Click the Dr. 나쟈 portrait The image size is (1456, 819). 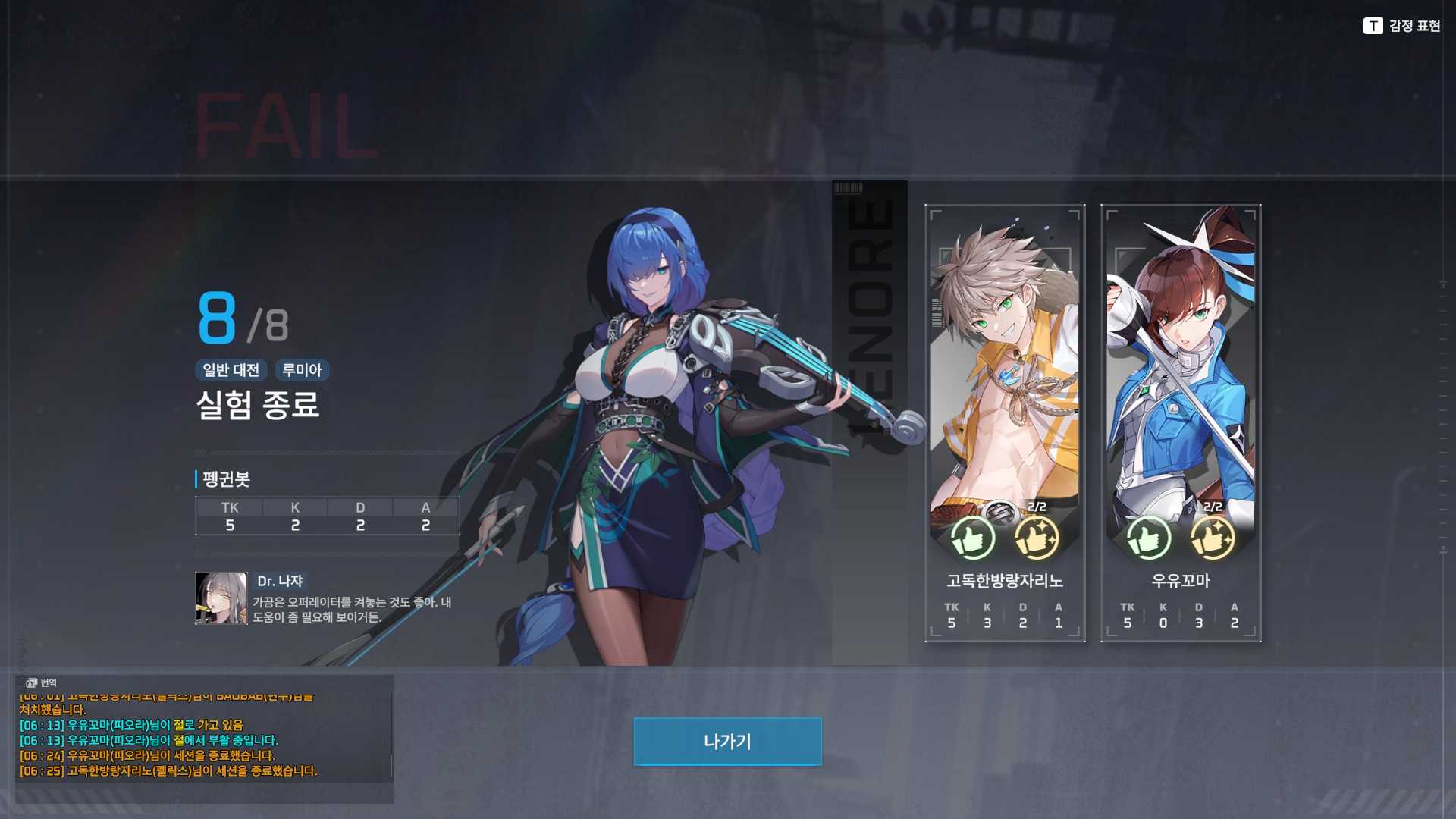click(x=221, y=598)
